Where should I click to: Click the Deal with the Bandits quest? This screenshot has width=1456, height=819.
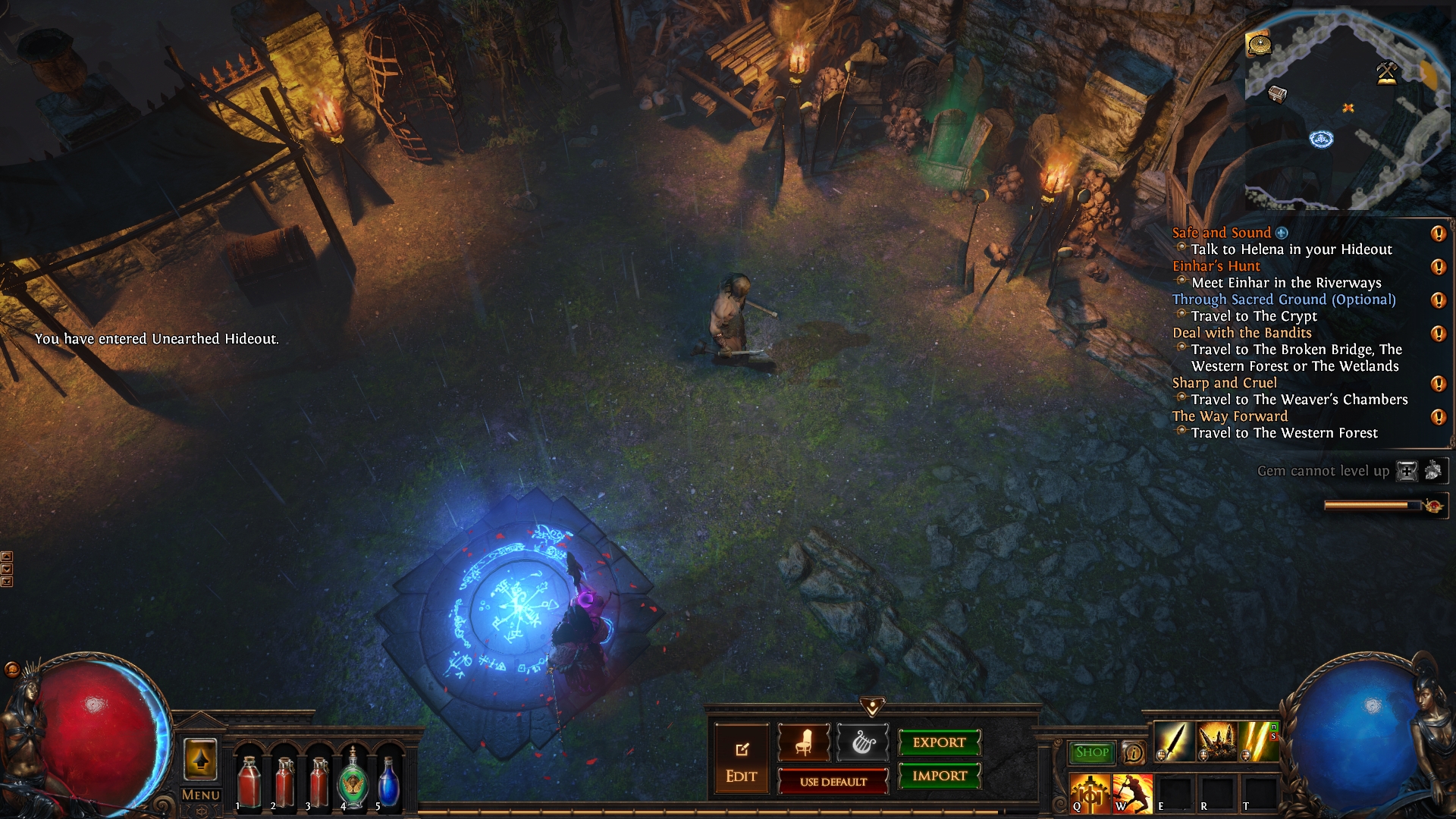click(x=1241, y=333)
